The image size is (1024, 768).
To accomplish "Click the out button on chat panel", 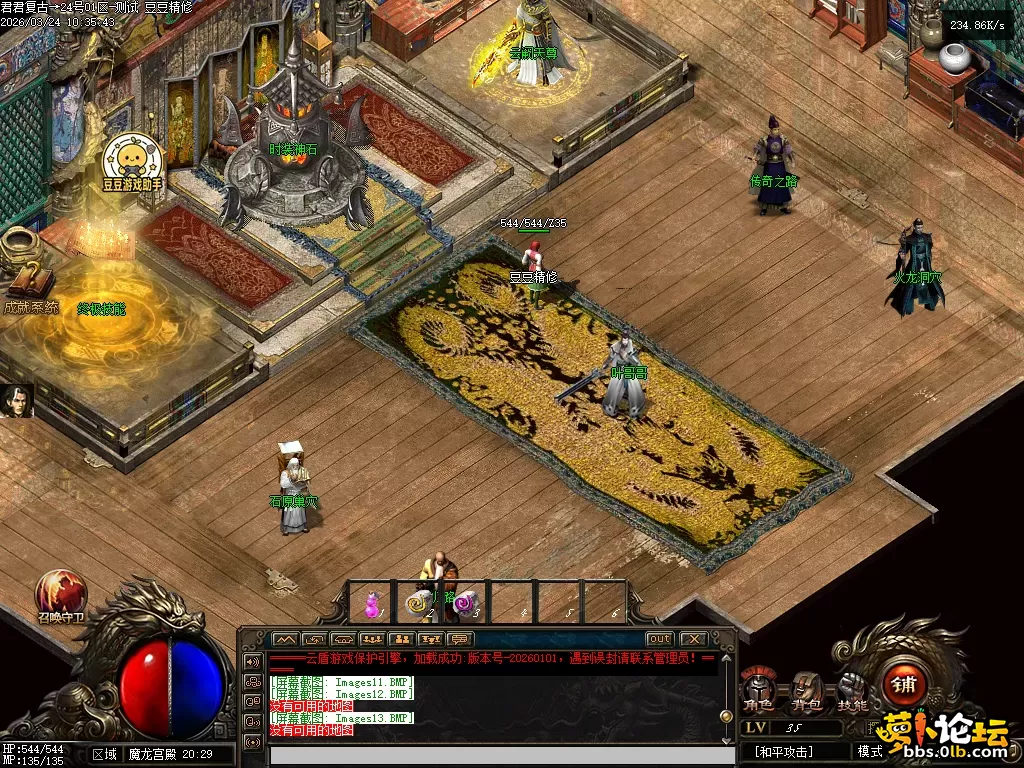I will pos(659,639).
